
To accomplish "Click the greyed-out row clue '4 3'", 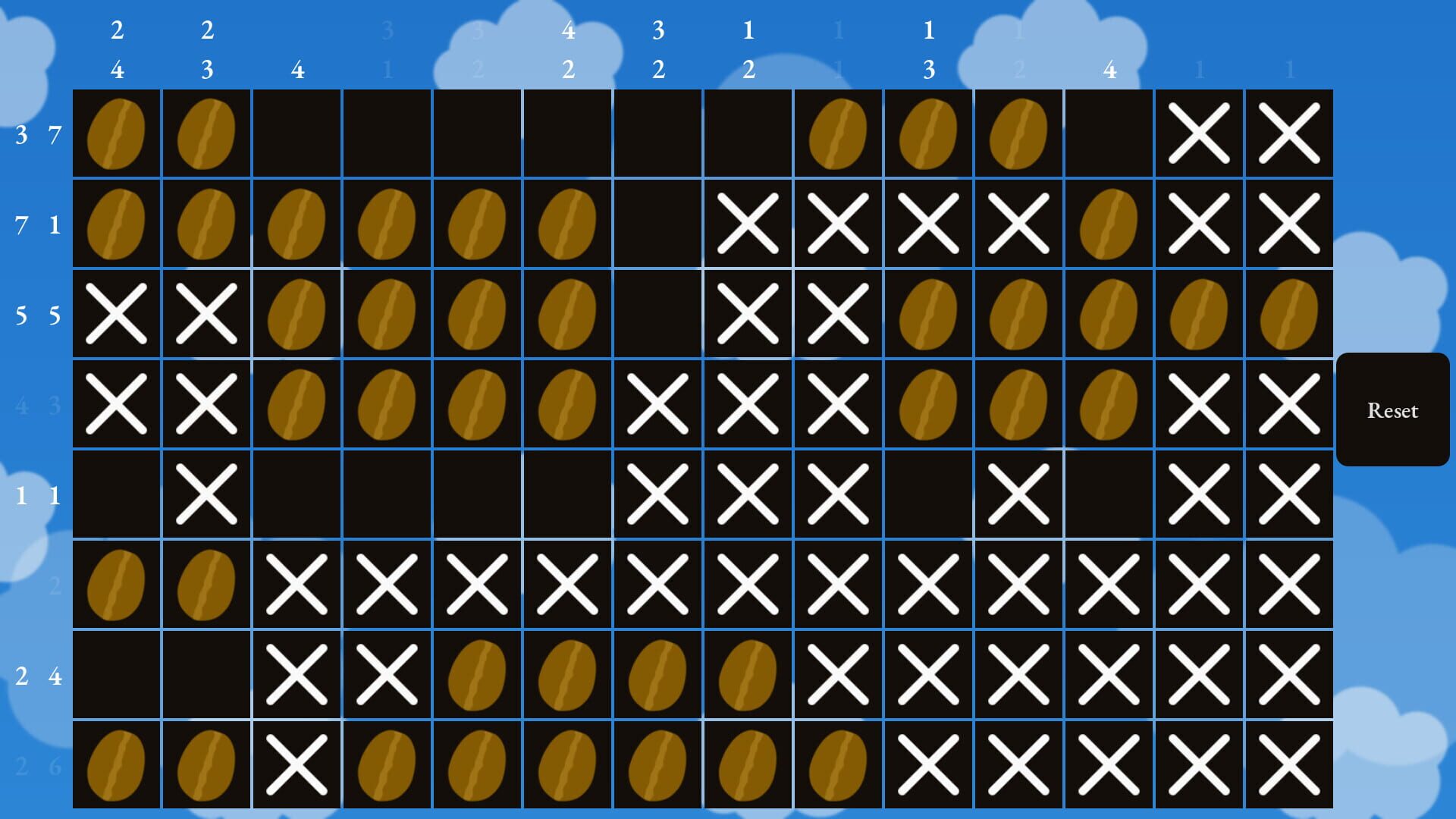I will (38, 403).
